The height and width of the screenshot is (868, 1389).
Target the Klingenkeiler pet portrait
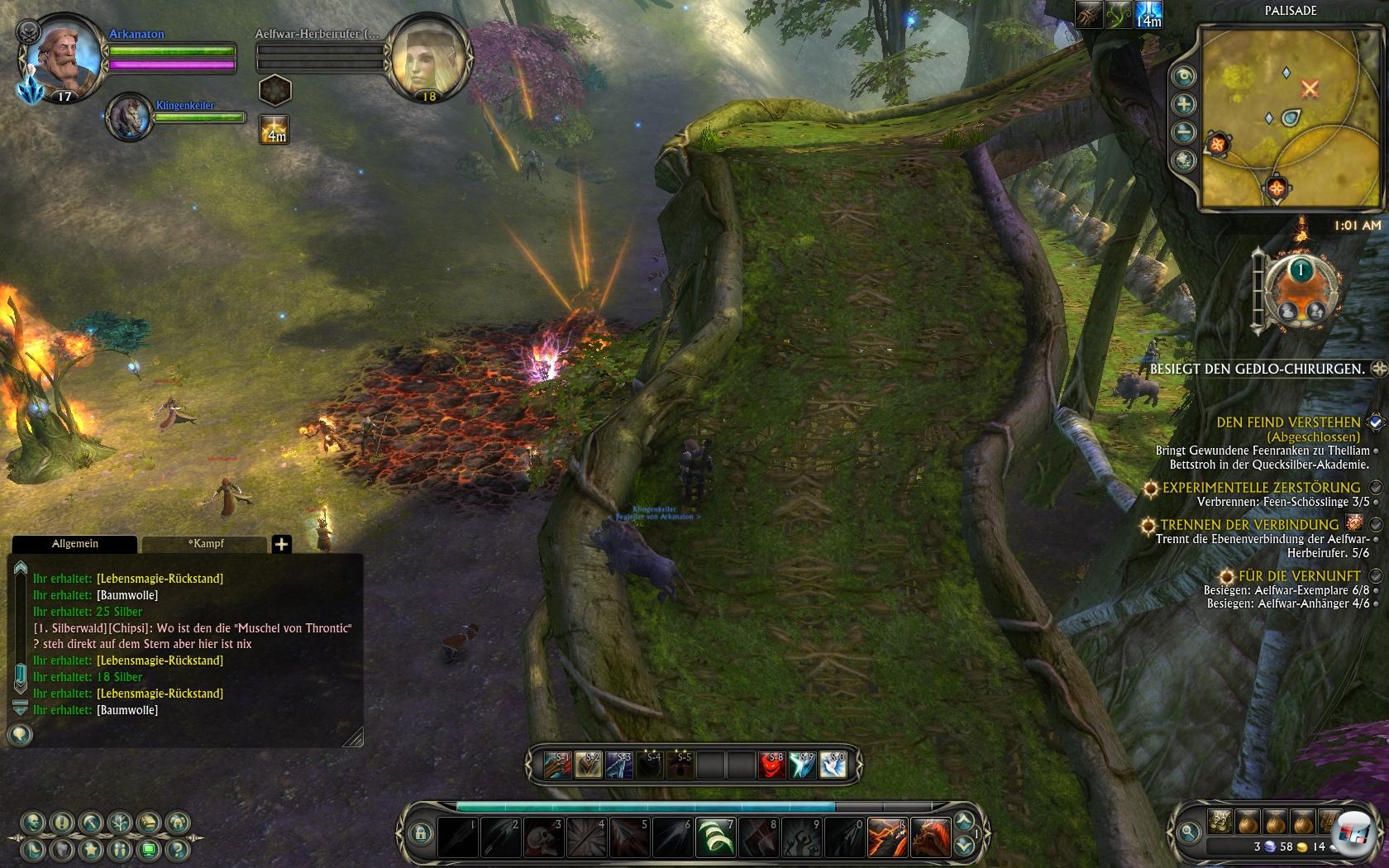coord(129,117)
